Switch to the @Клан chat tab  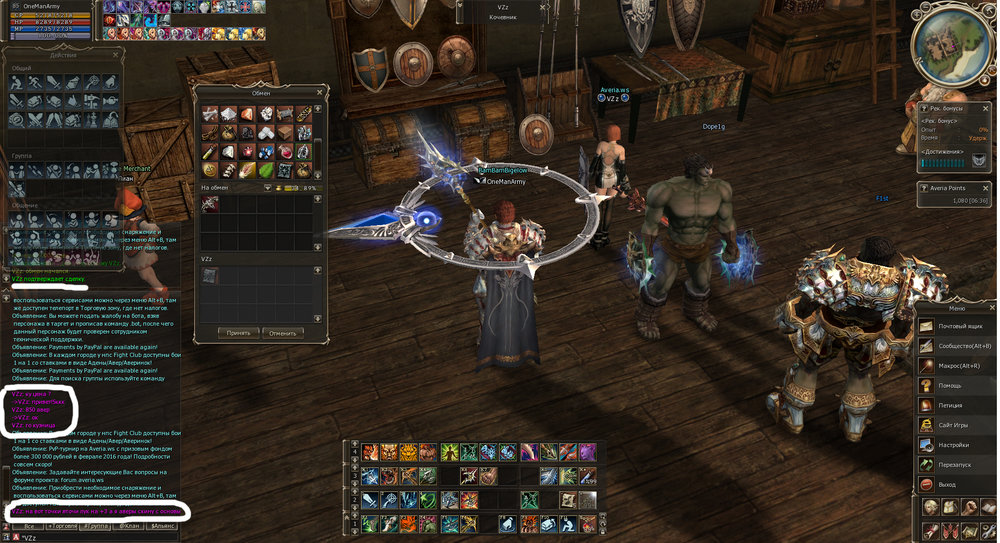point(129,525)
